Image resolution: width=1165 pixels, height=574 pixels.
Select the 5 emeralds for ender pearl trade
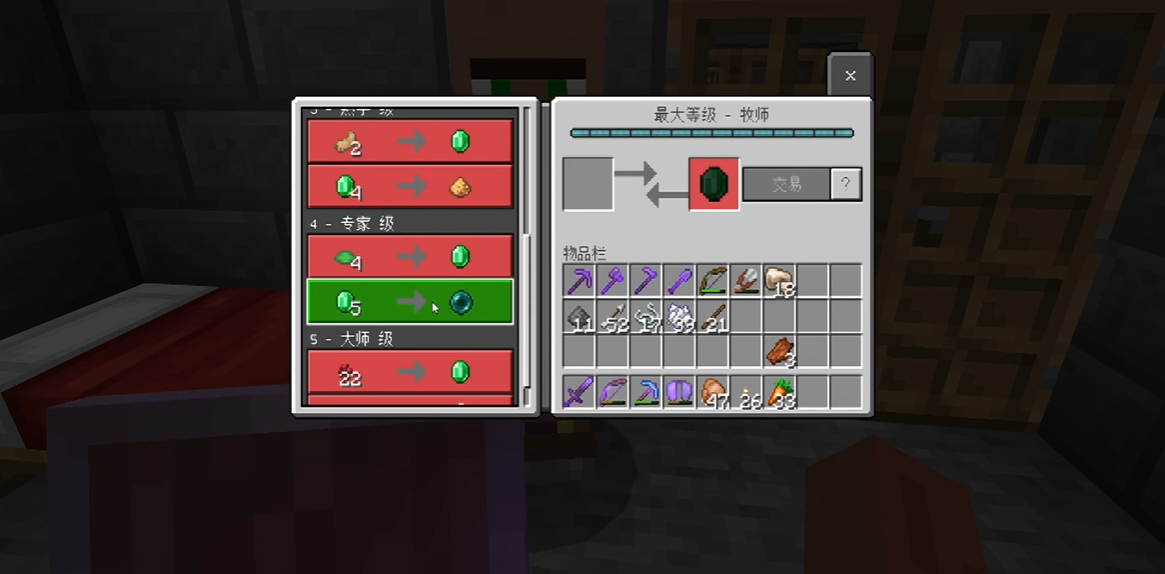410,302
